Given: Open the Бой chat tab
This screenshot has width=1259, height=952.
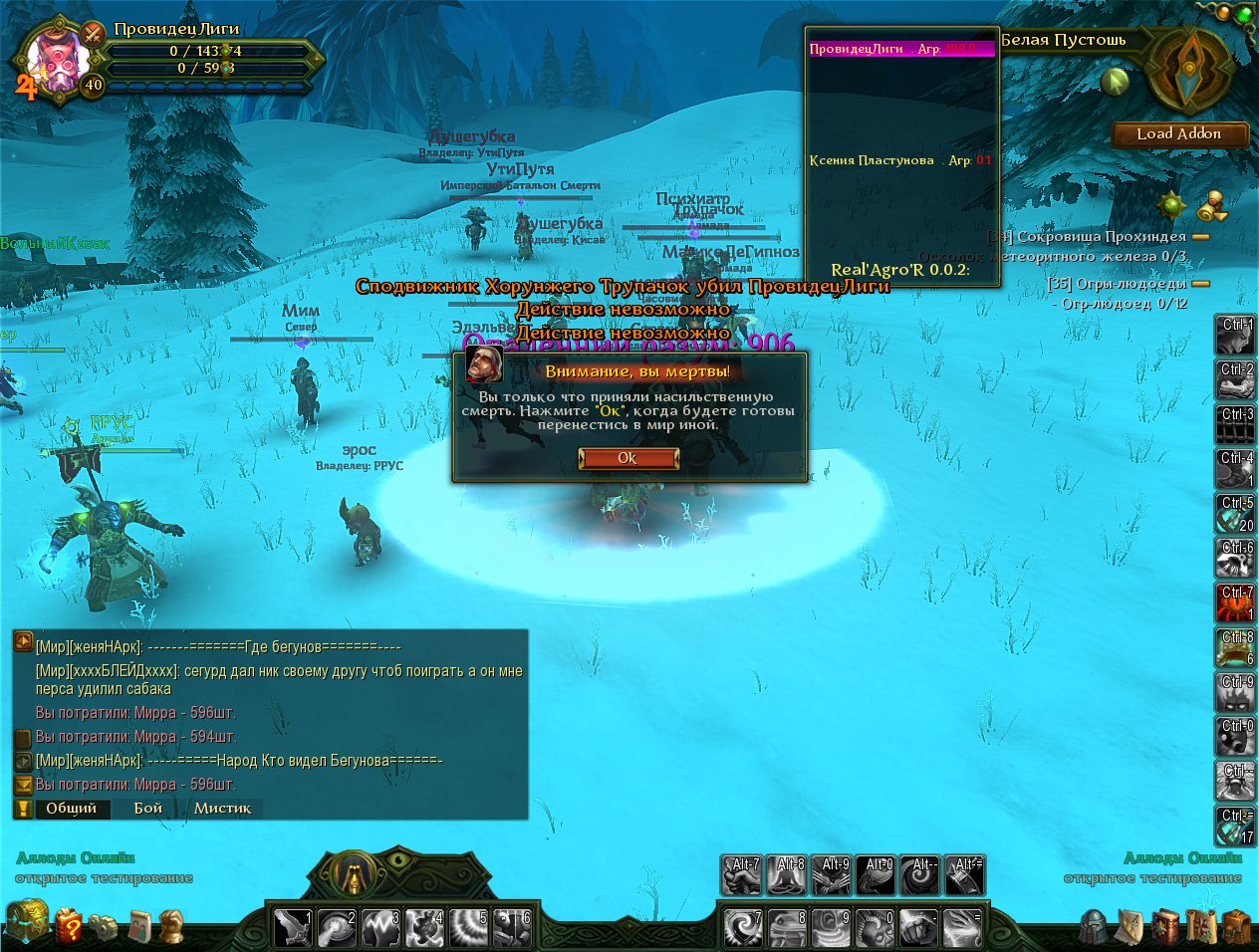Looking at the screenshot, I should (148, 808).
